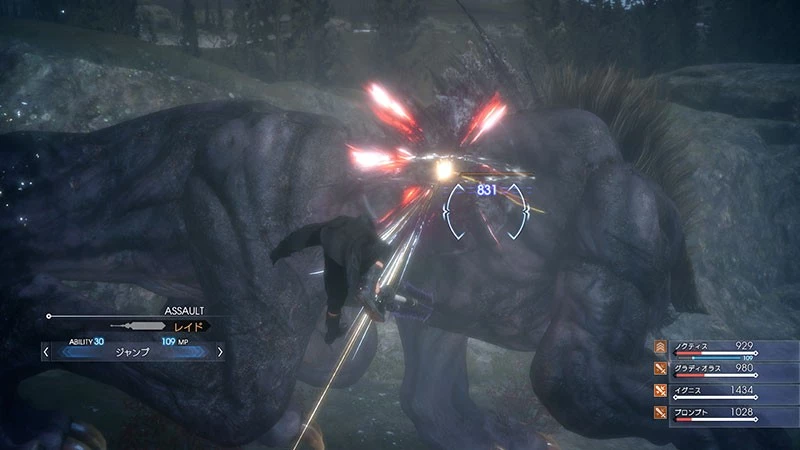Screen dimensions: 800x450
Task: Select the レイド weapon command
Action: [x=192, y=326]
